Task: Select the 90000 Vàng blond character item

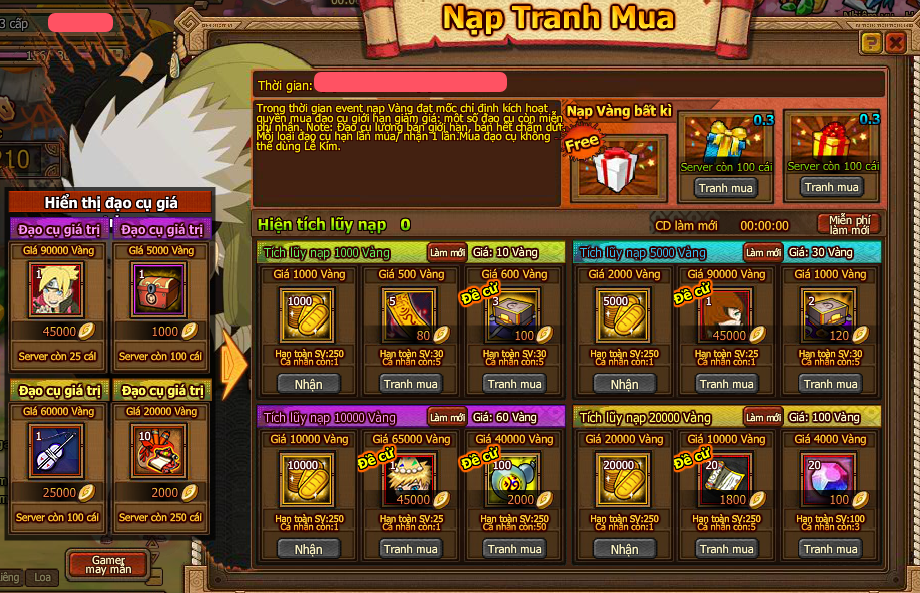Action: (x=56, y=291)
